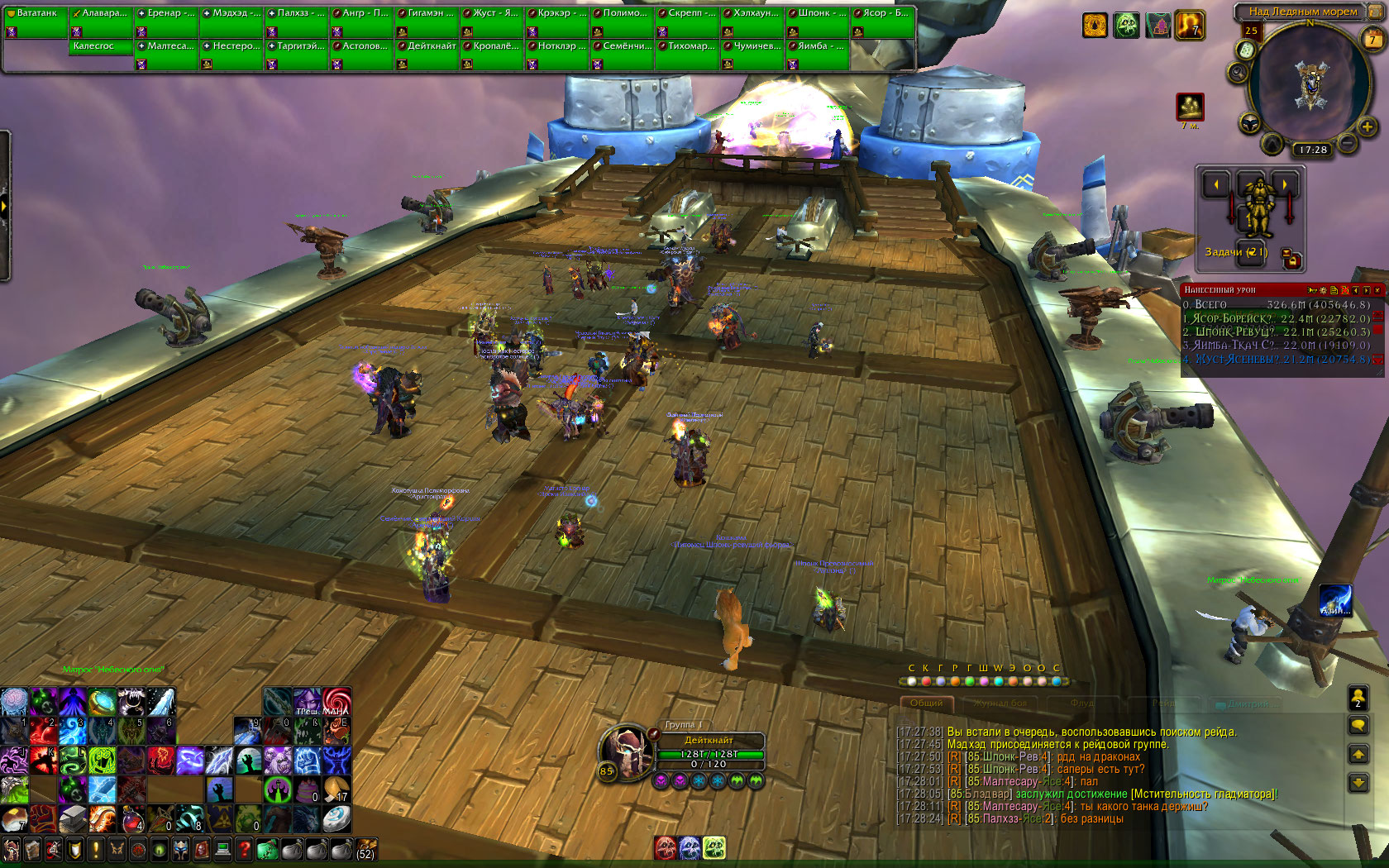Open the red question mark help button
The width and height of the screenshot is (1389, 868).
coord(244,849)
